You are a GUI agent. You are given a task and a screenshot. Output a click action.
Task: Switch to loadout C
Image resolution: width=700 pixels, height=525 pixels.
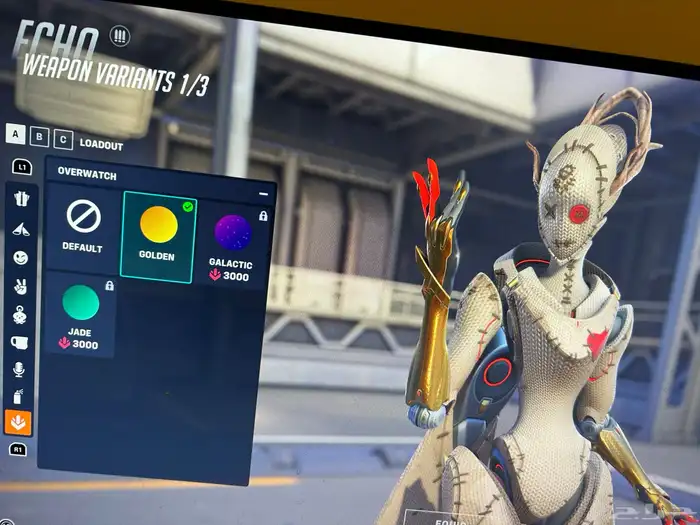pos(62,140)
